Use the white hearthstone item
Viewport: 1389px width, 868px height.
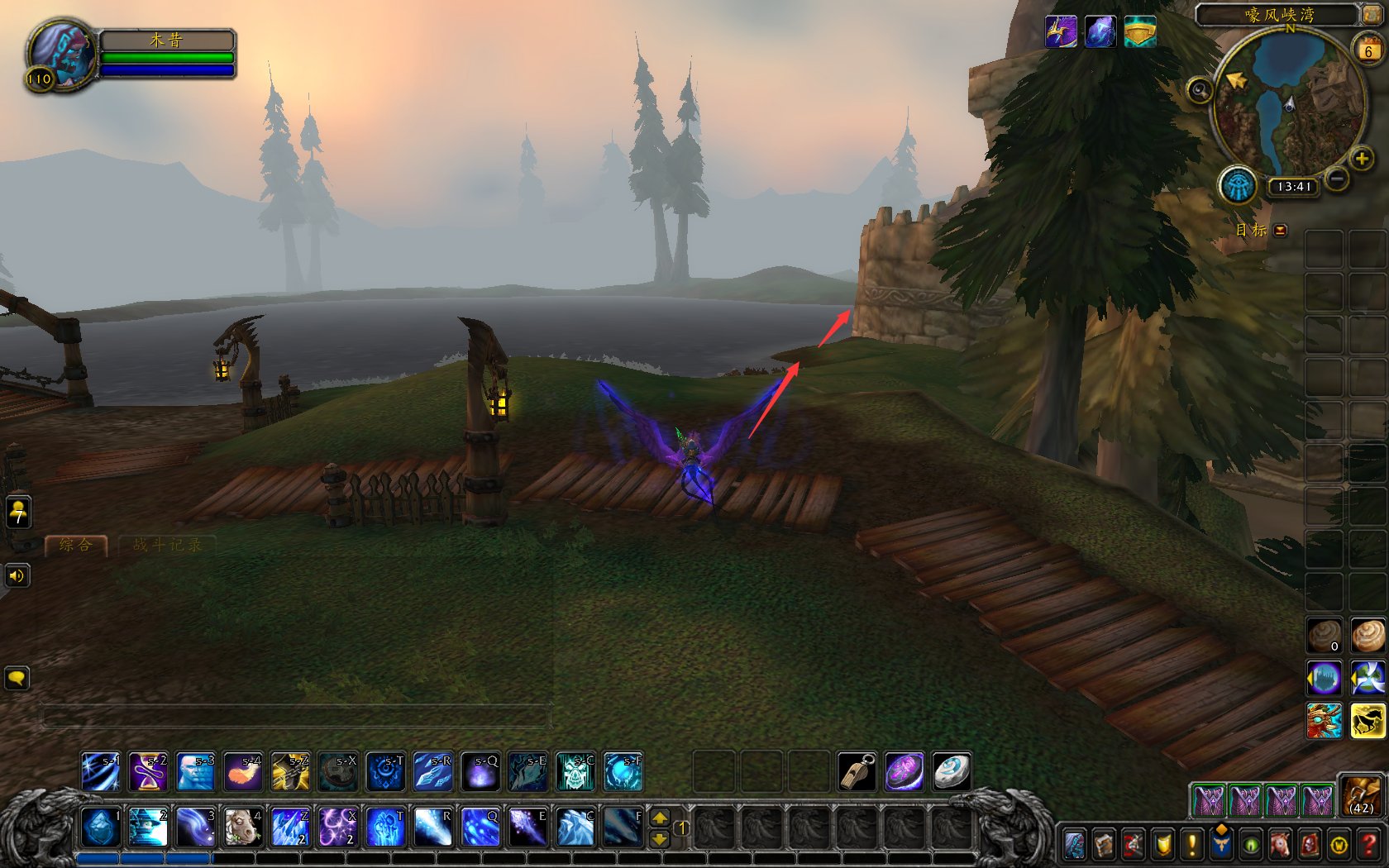(952, 772)
